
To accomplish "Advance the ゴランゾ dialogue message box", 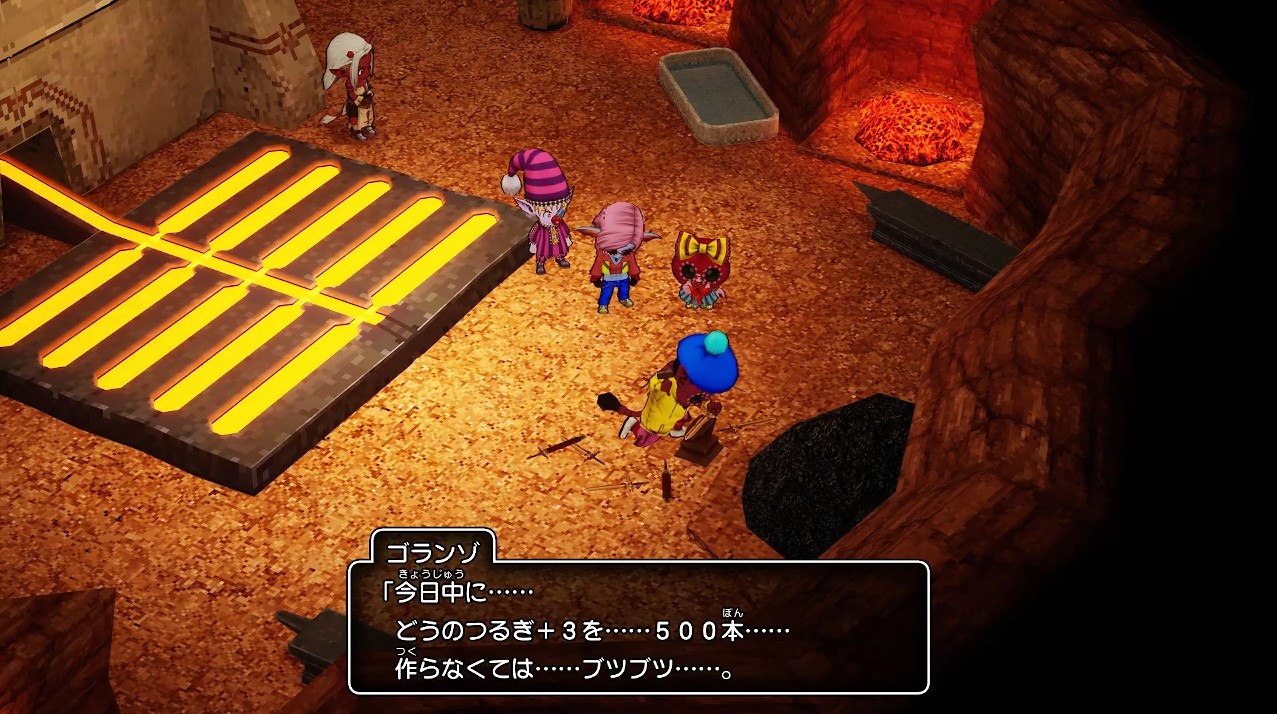I will pyautogui.click(x=638, y=627).
